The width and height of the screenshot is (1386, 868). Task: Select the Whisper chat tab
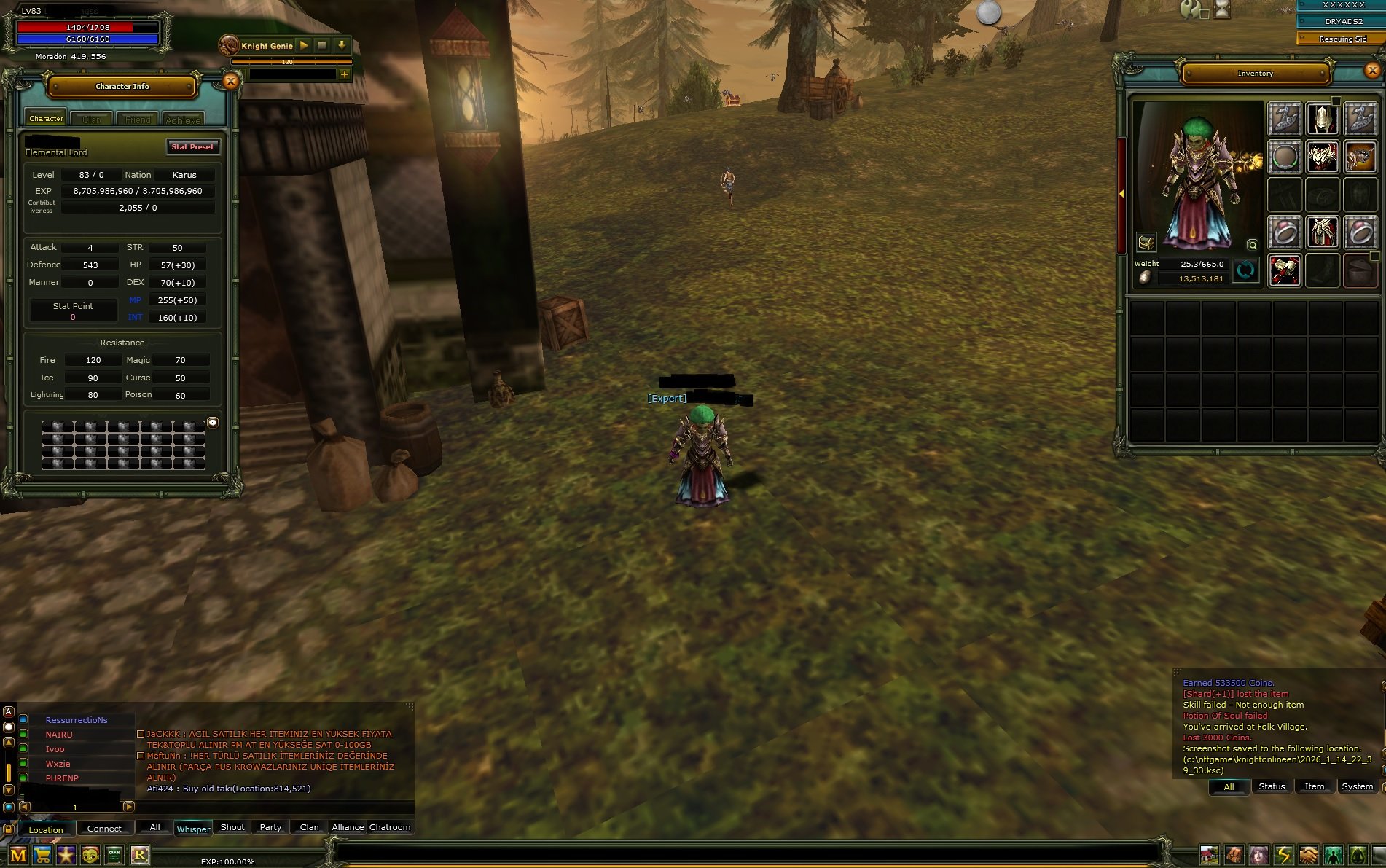coord(192,829)
